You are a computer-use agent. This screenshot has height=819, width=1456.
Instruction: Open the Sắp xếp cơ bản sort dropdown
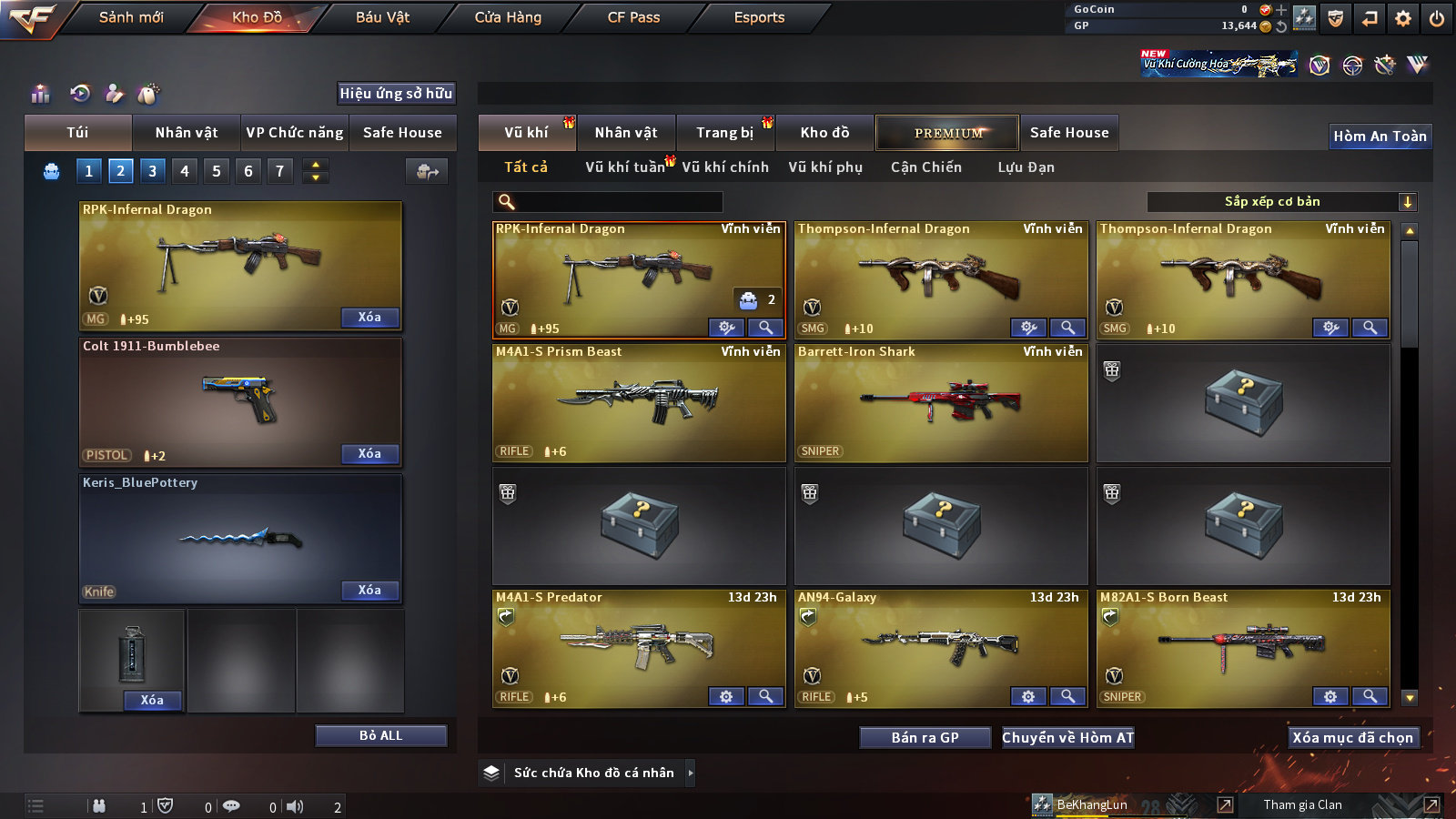point(1281,202)
